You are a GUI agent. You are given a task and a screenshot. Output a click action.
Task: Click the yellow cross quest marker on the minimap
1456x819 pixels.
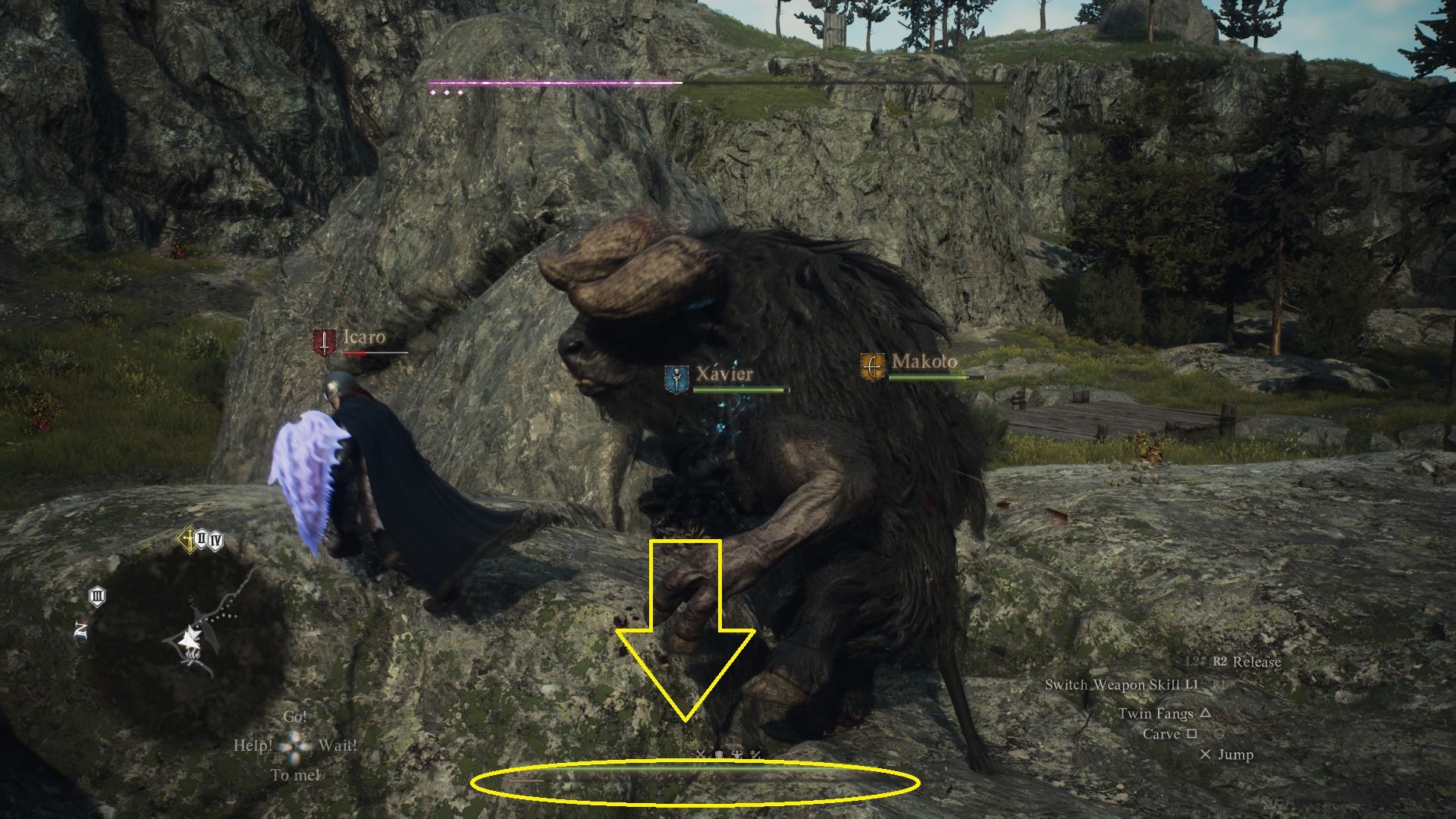(189, 538)
